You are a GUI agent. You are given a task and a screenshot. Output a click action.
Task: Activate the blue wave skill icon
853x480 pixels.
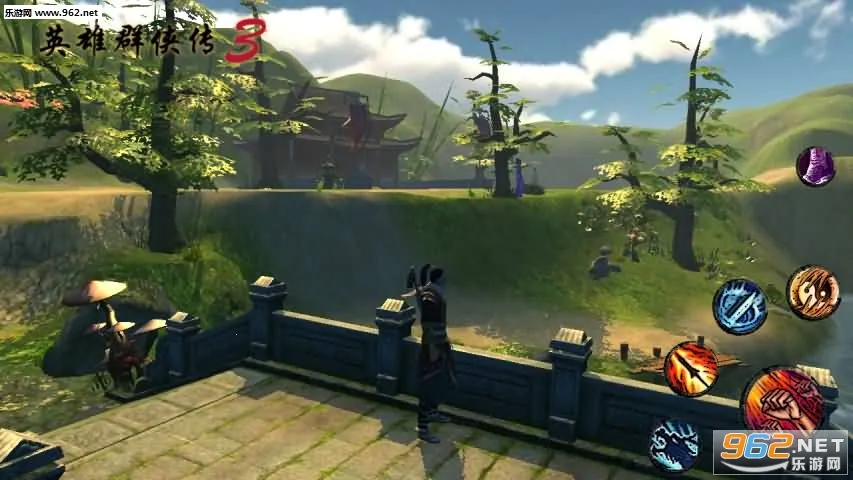click(x=673, y=444)
